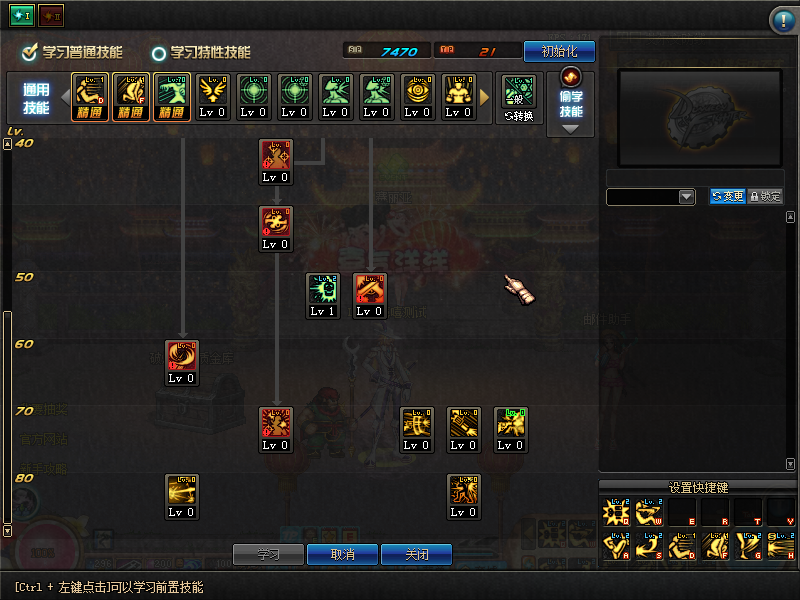This screenshot has height=600, width=800.
Task: Show previous general skills with left arrow
Action: 65,97
